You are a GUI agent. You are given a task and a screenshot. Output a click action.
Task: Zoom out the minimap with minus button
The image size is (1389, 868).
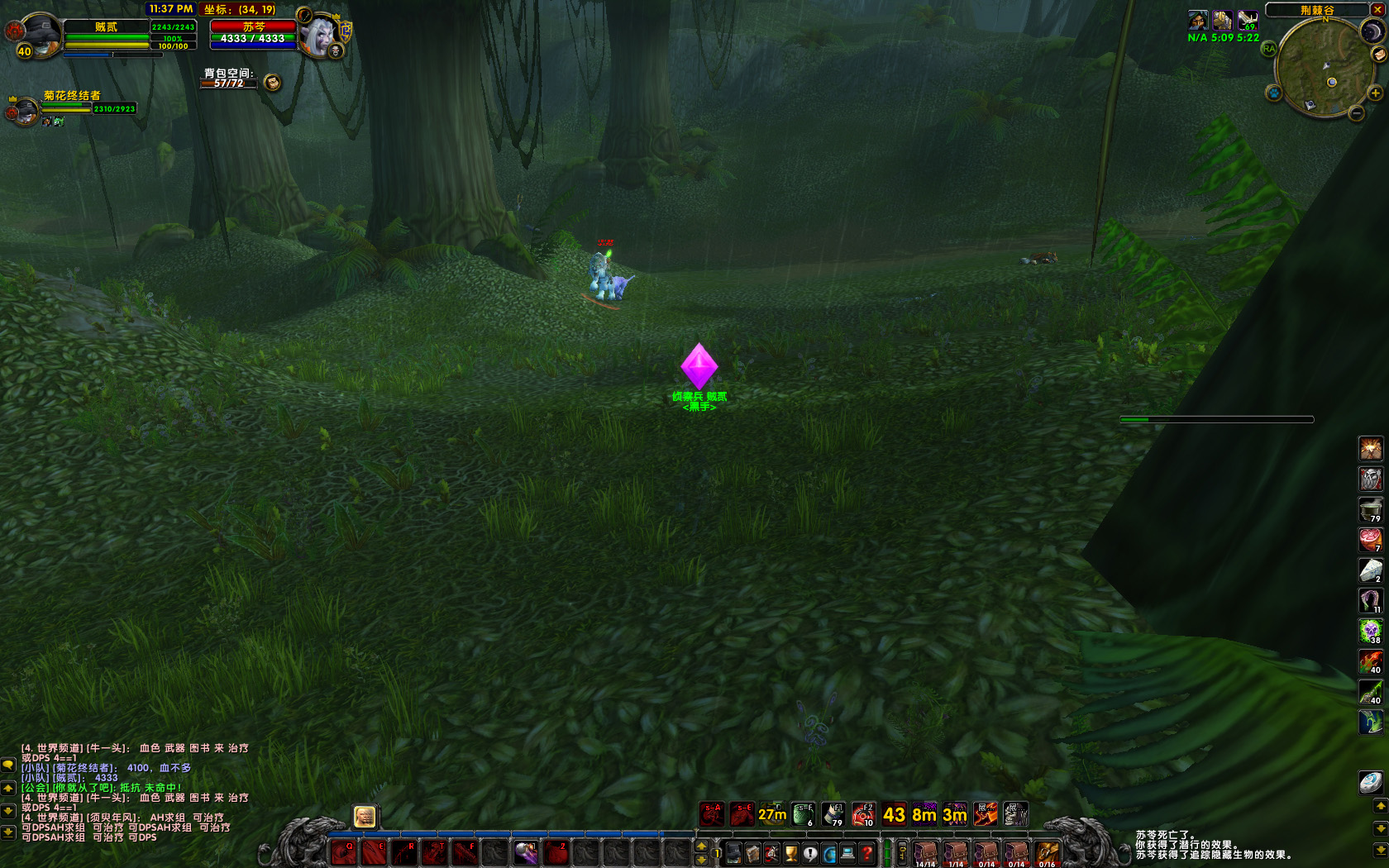coord(1357,114)
